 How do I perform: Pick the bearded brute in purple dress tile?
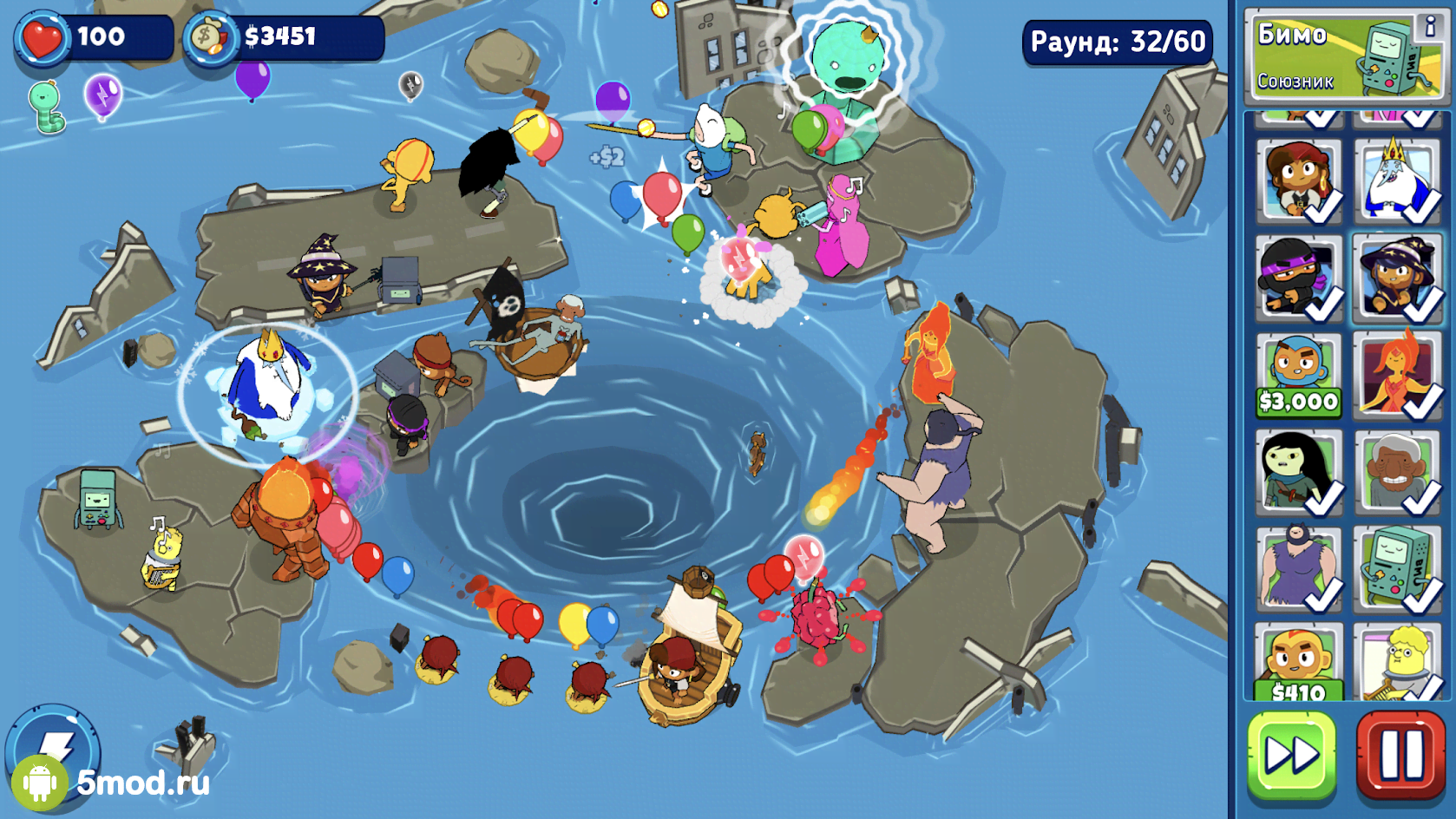pyautogui.click(x=1298, y=567)
